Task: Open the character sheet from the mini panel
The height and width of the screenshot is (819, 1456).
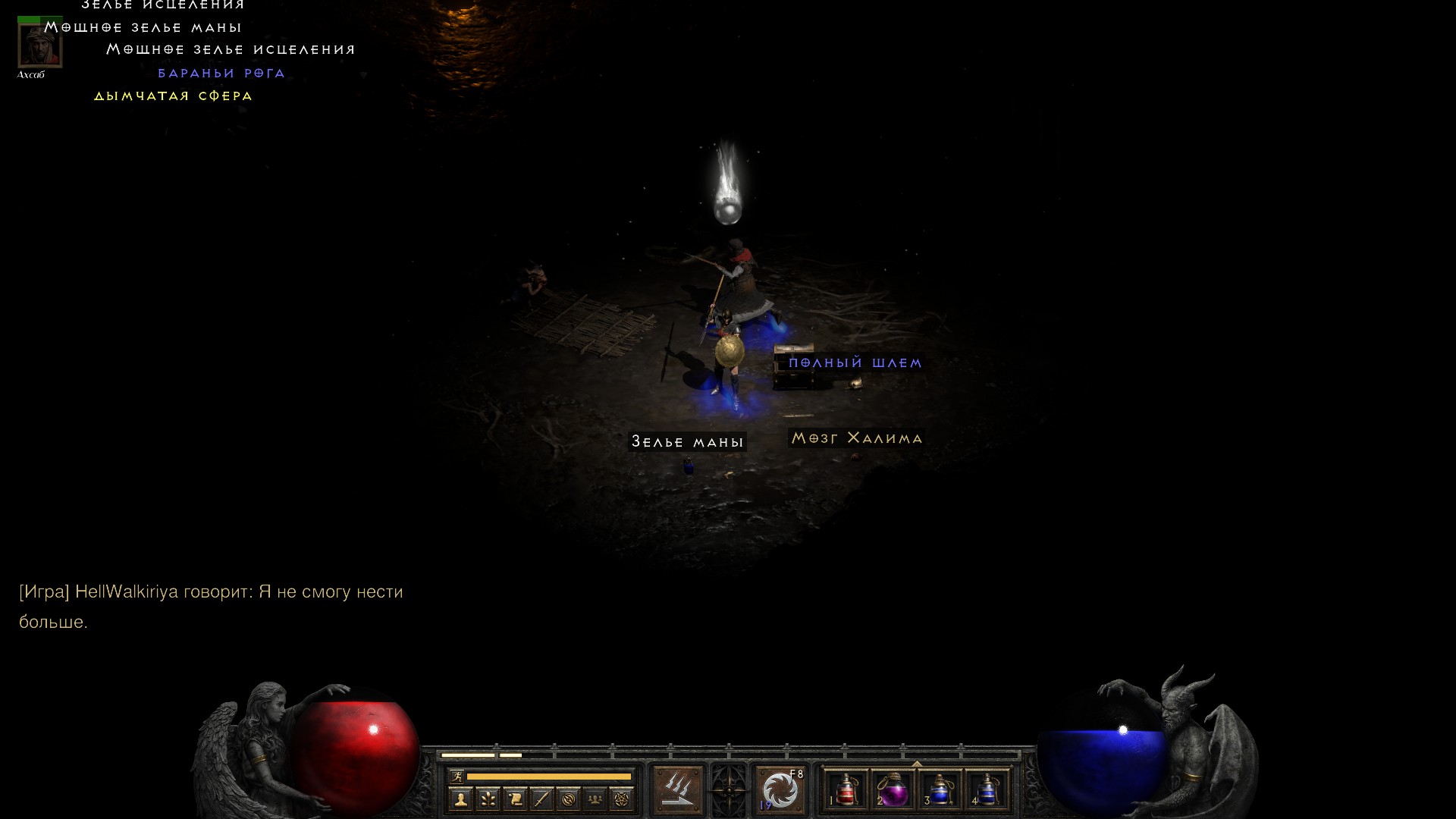Action: coord(460,799)
